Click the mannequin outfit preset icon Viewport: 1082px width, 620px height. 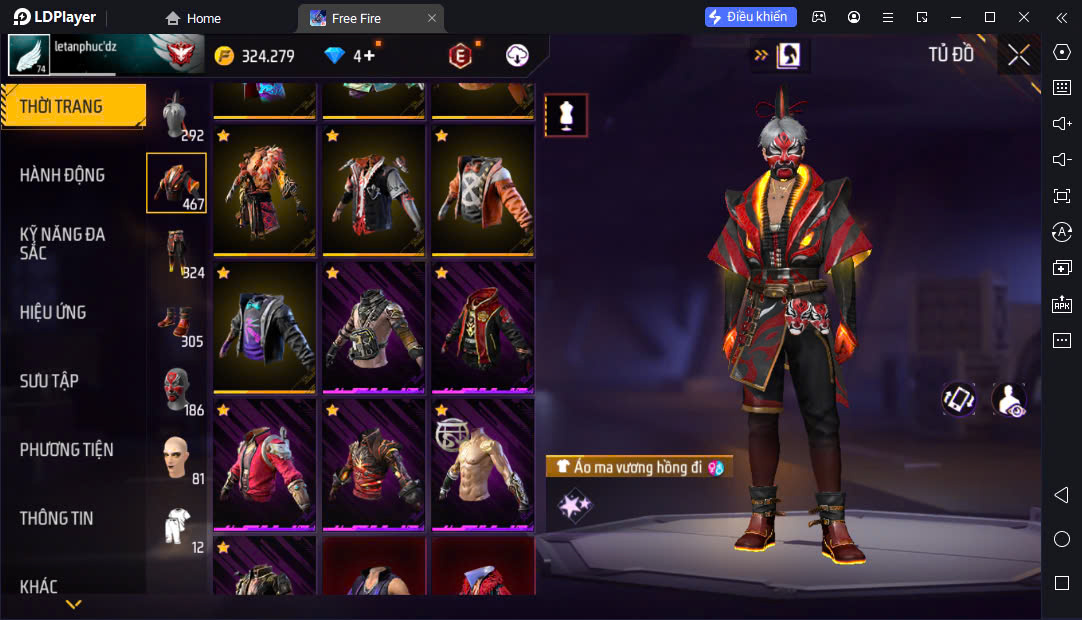566,115
